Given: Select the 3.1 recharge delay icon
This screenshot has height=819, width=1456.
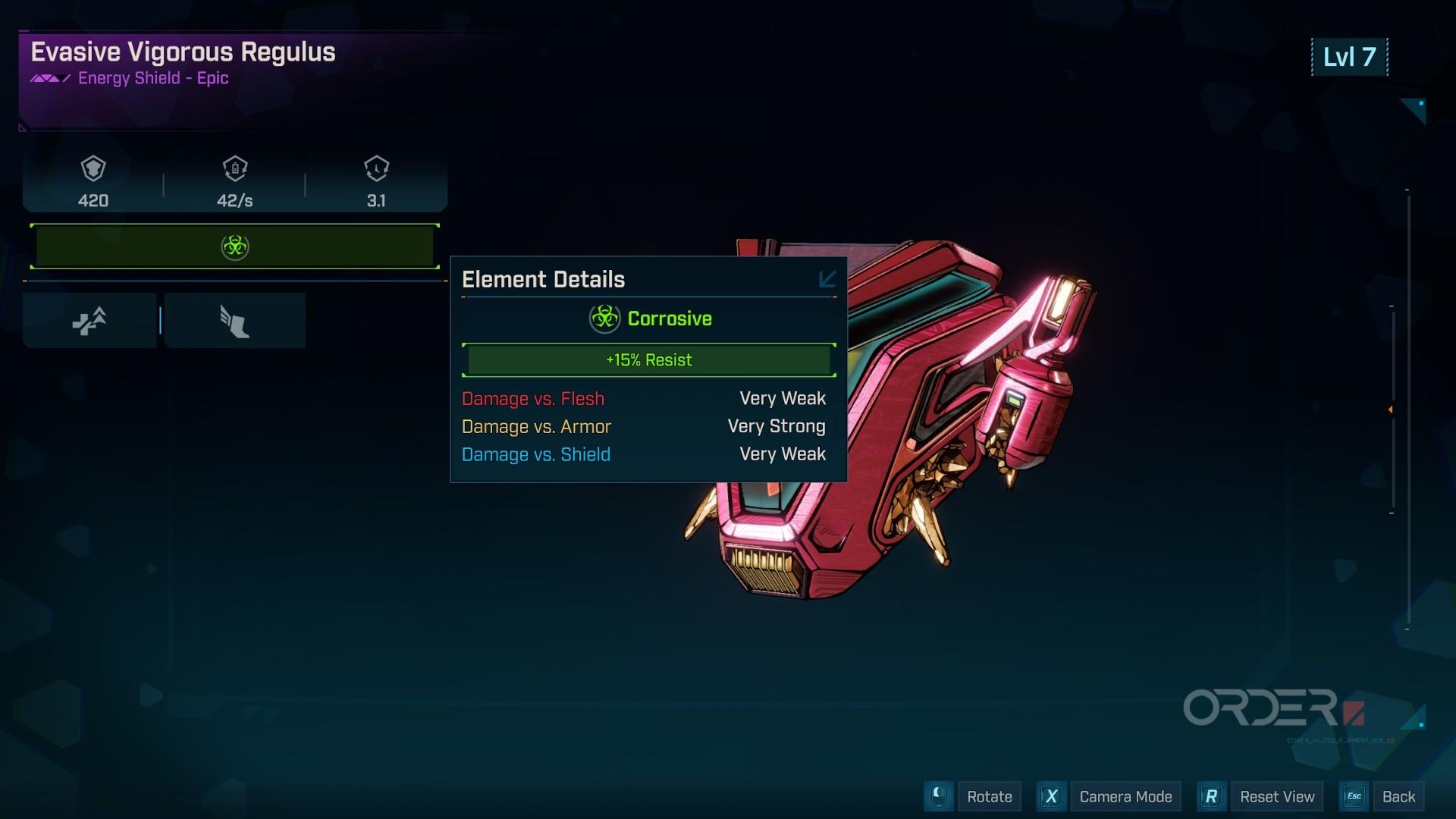Looking at the screenshot, I should (x=376, y=168).
